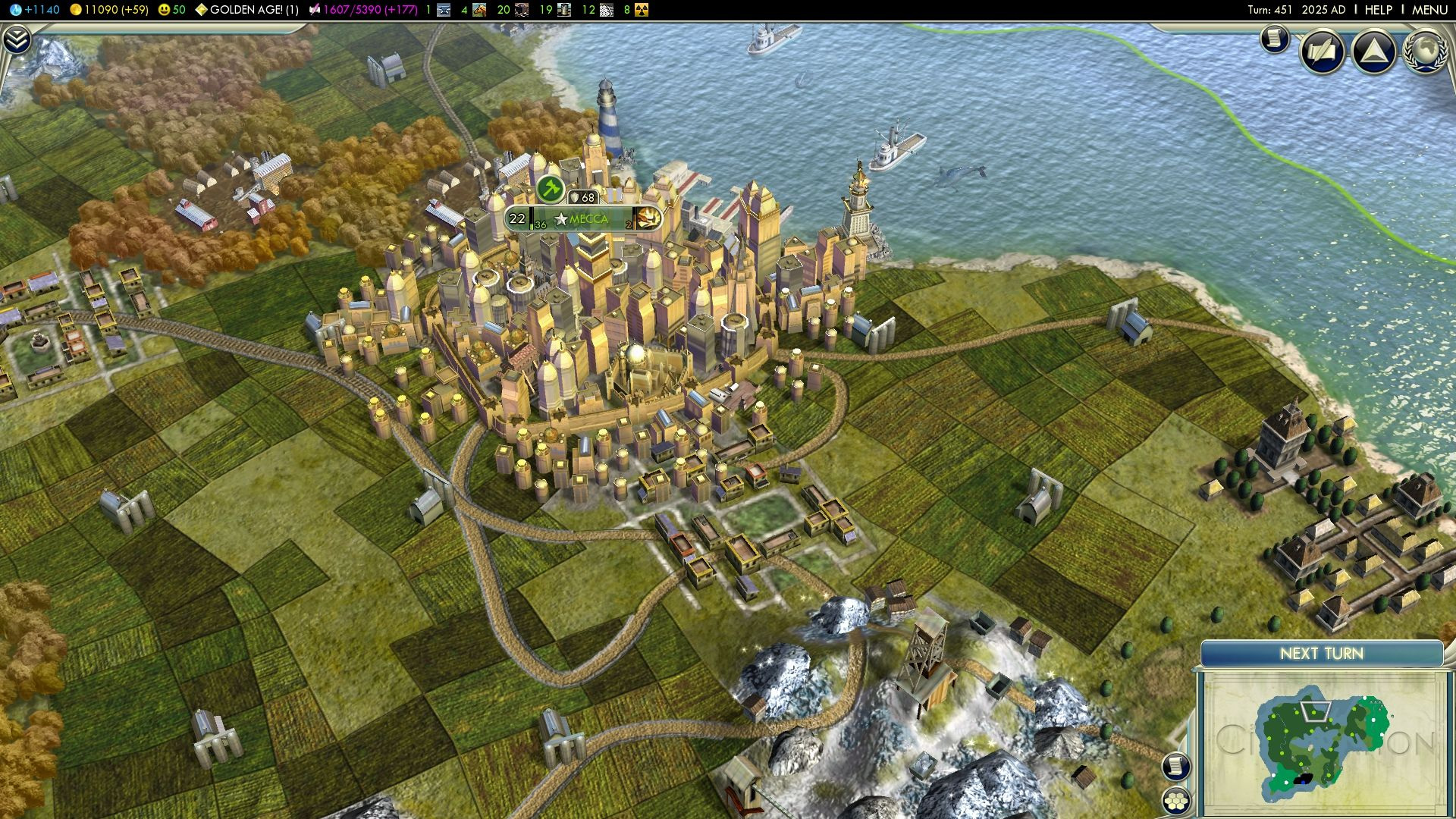Click the uranium resource icon in top bar
Image resolution: width=1456 pixels, height=819 pixels.
(x=642, y=10)
